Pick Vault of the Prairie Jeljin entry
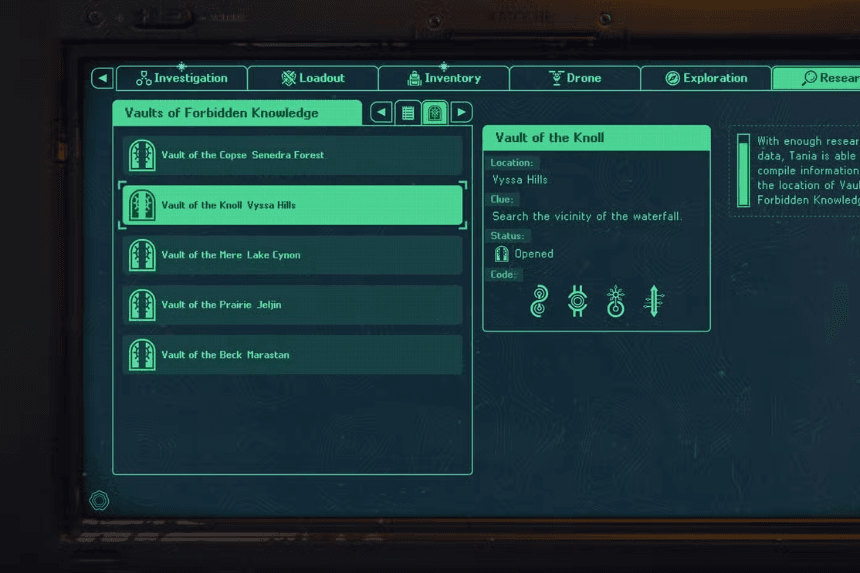The image size is (860, 573). click(x=292, y=305)
